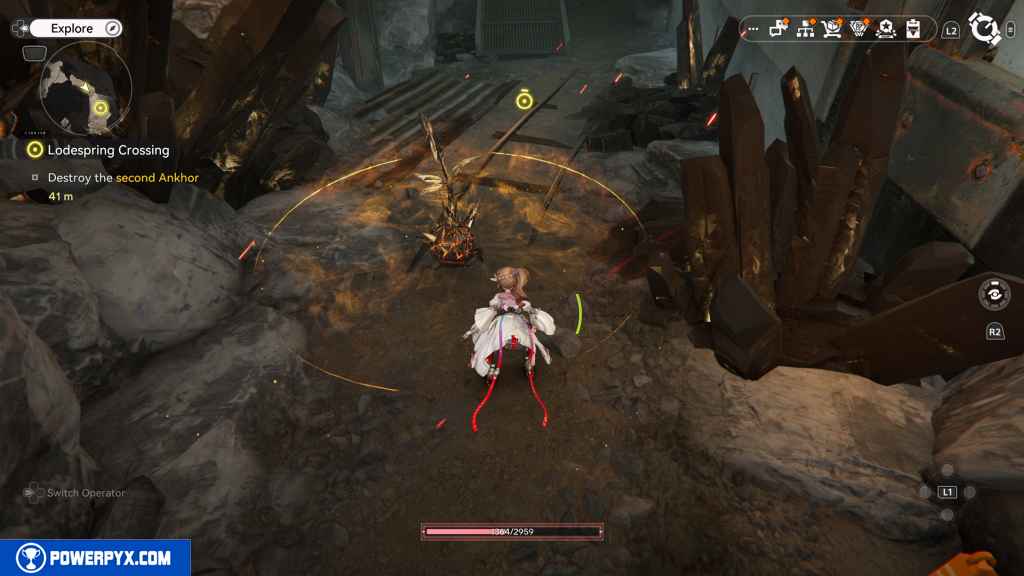The width and height of the screenshot is (1024, 576).
Task: Open the shopping cart store
Action: (832, 29)
